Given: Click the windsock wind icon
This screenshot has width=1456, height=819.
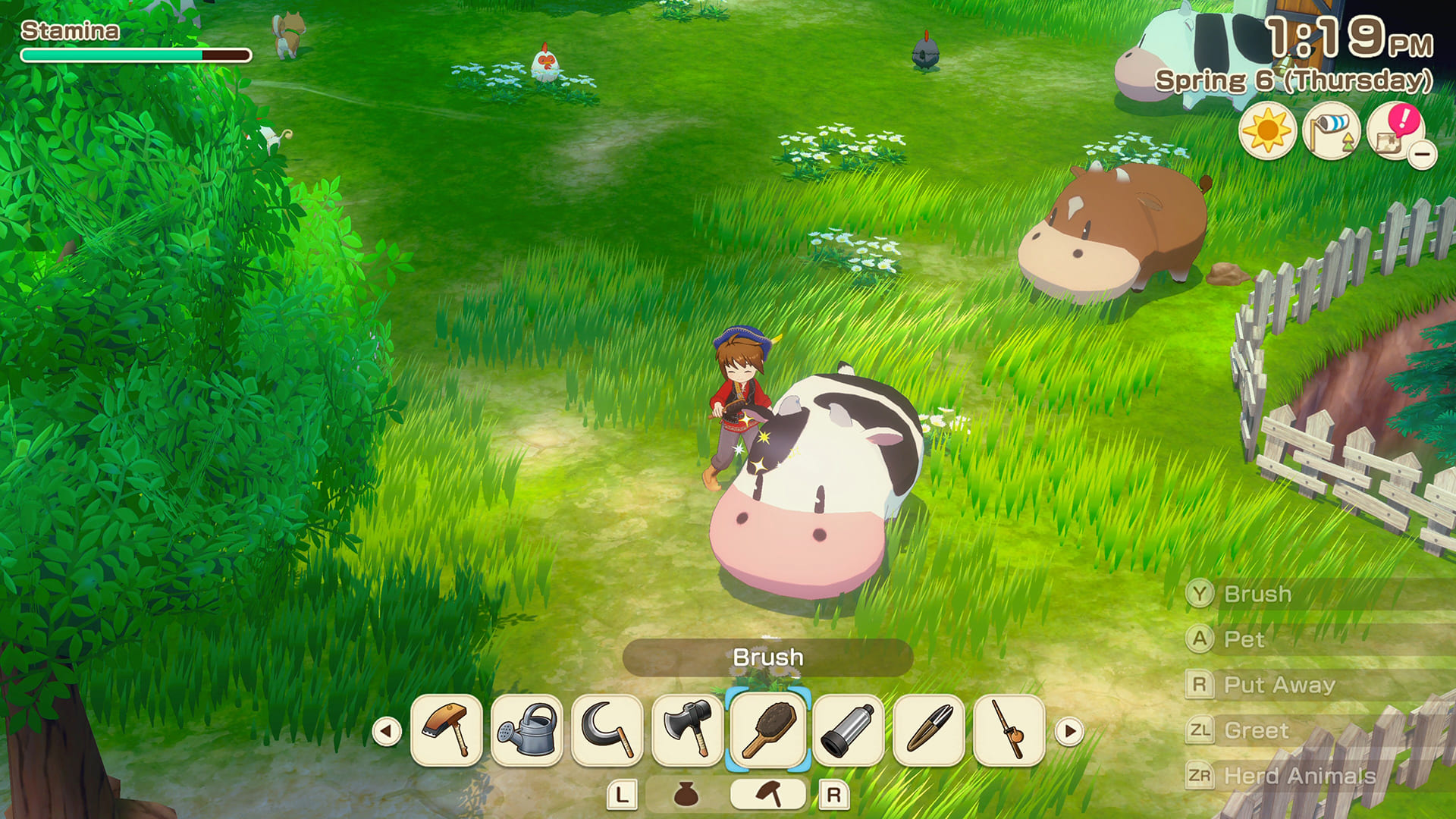Looking at the screenshot, I should (x=1331, y=130).
